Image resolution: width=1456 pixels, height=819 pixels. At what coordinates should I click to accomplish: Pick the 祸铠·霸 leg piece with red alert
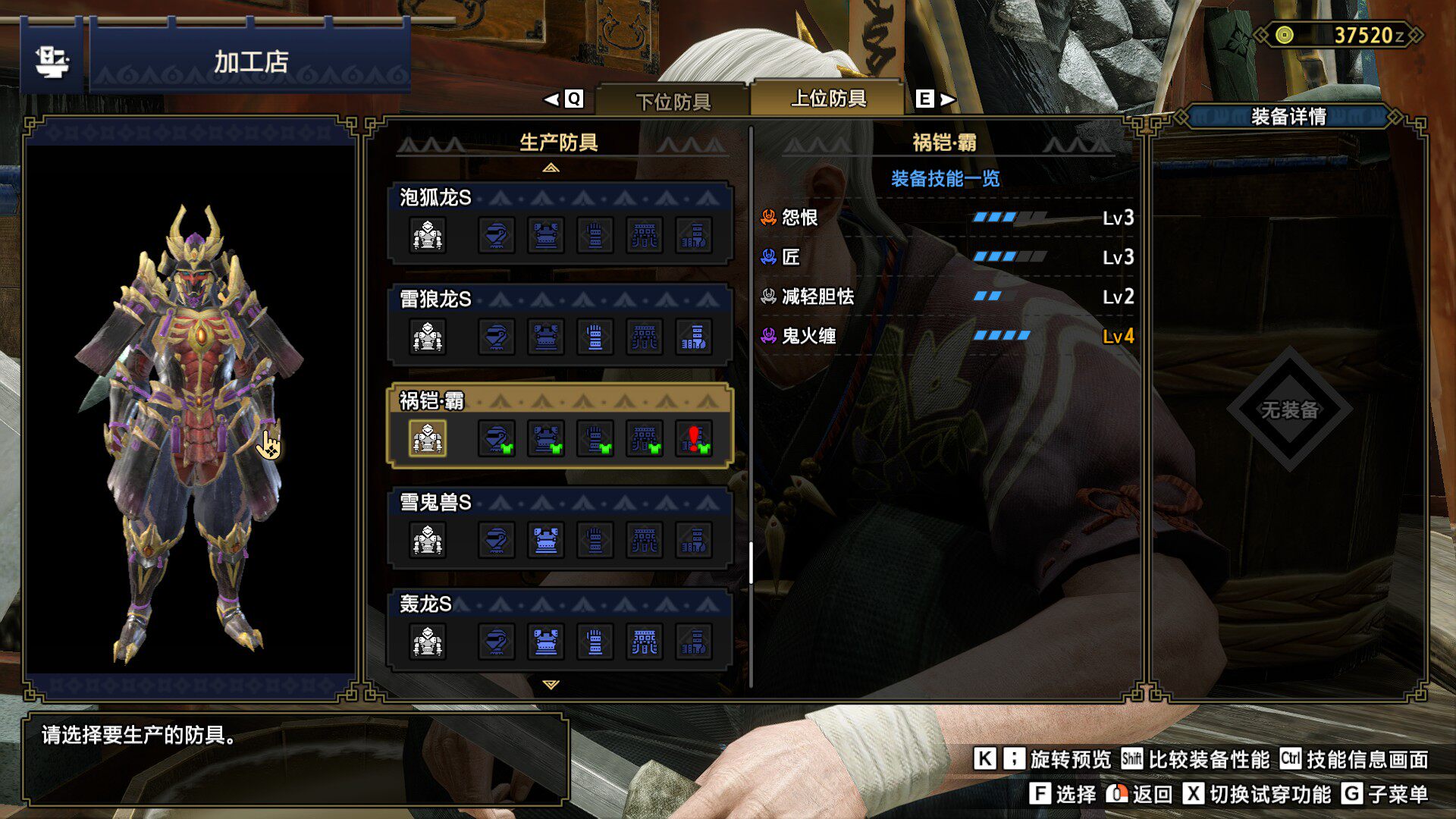[694, 438]
